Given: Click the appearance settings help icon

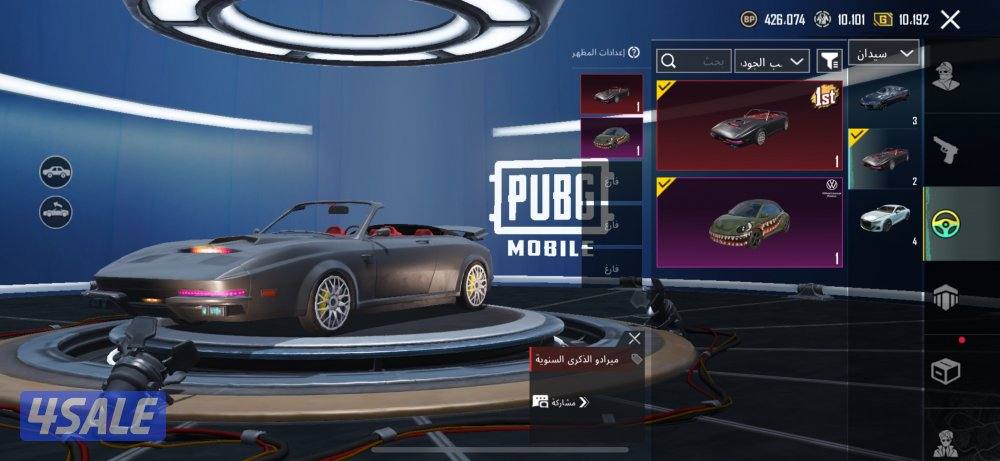Looking at the screenshot, I should point(634,52).
